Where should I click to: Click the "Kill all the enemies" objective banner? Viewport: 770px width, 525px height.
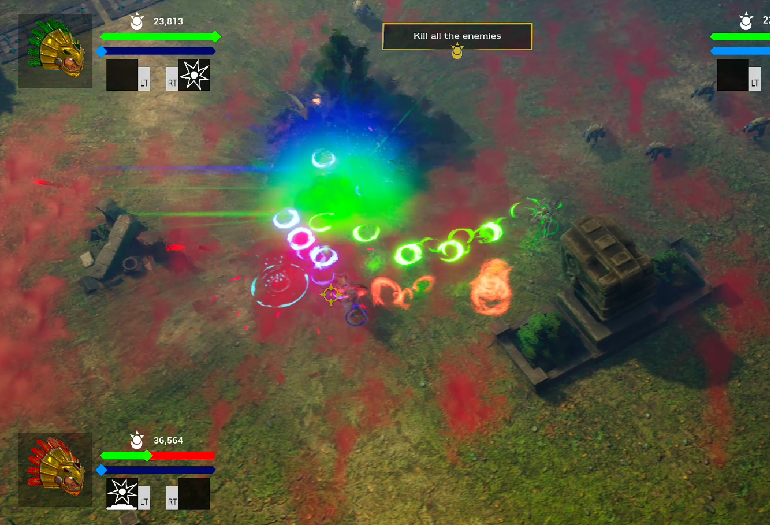457,36
